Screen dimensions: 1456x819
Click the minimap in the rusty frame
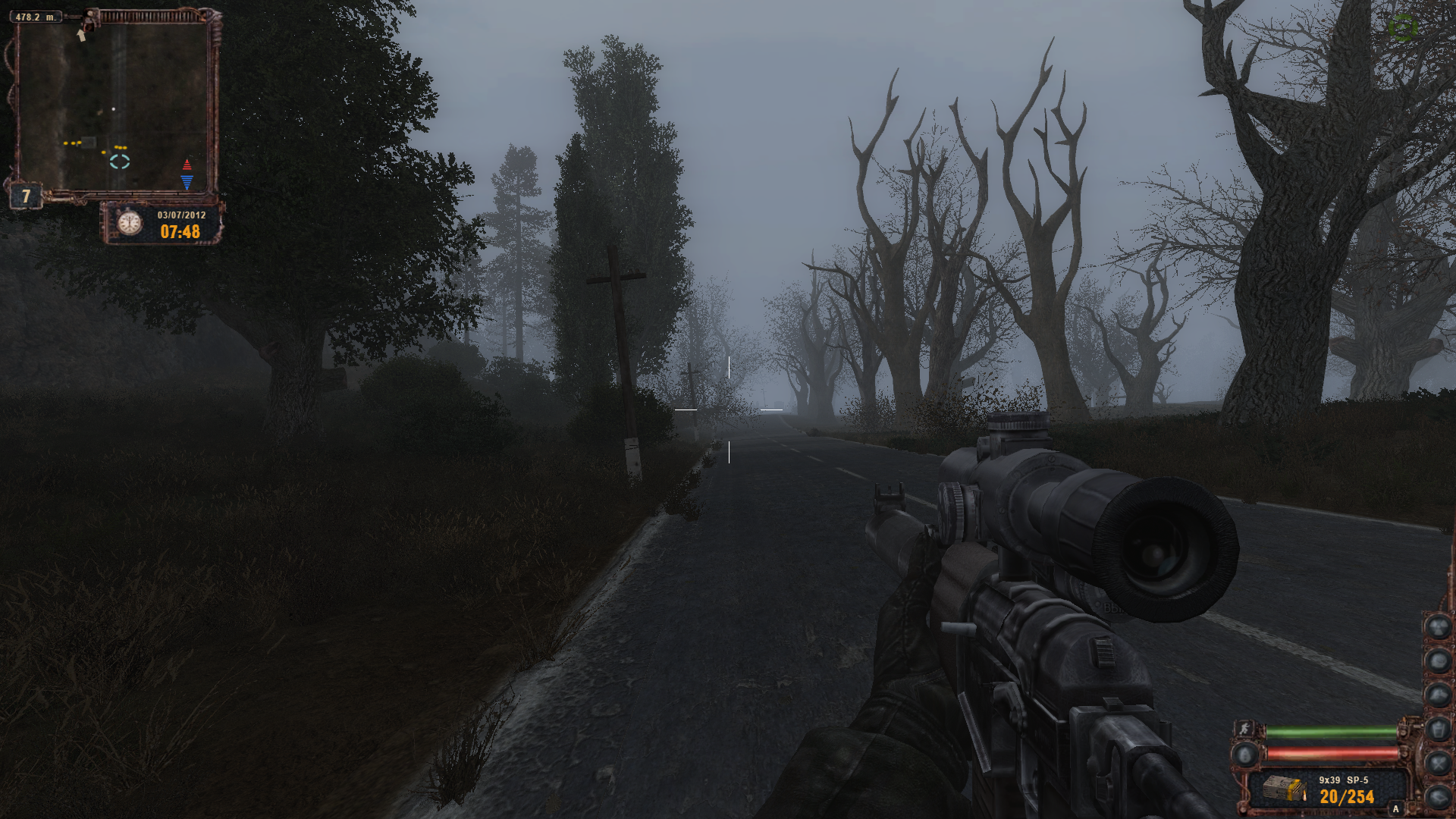(114, 106)
